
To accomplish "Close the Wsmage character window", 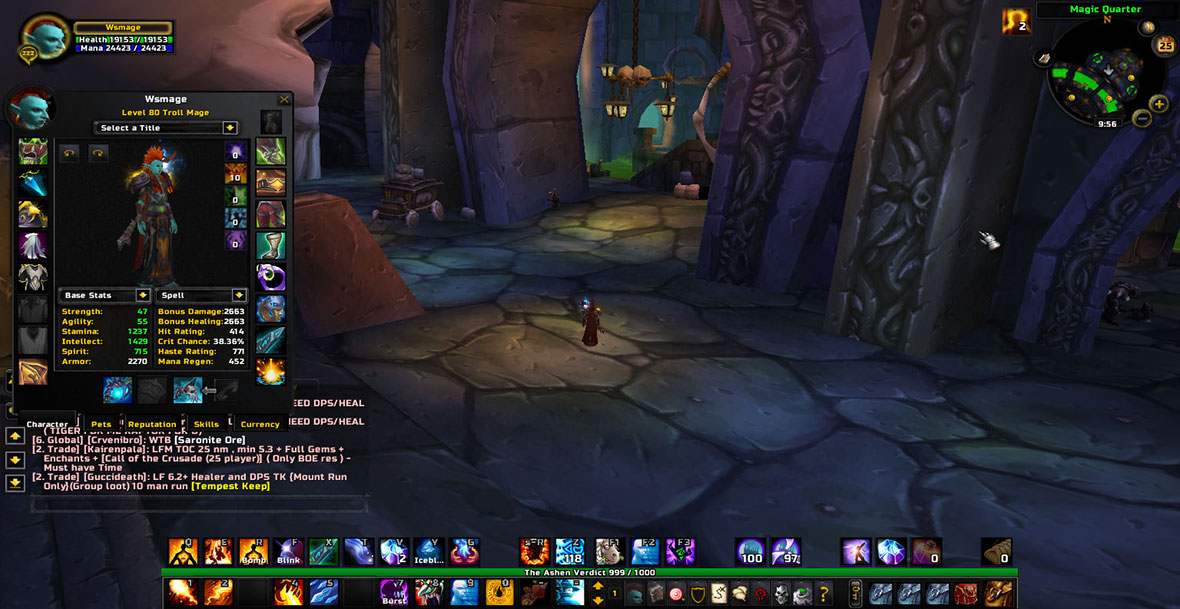I will [284, 100].
